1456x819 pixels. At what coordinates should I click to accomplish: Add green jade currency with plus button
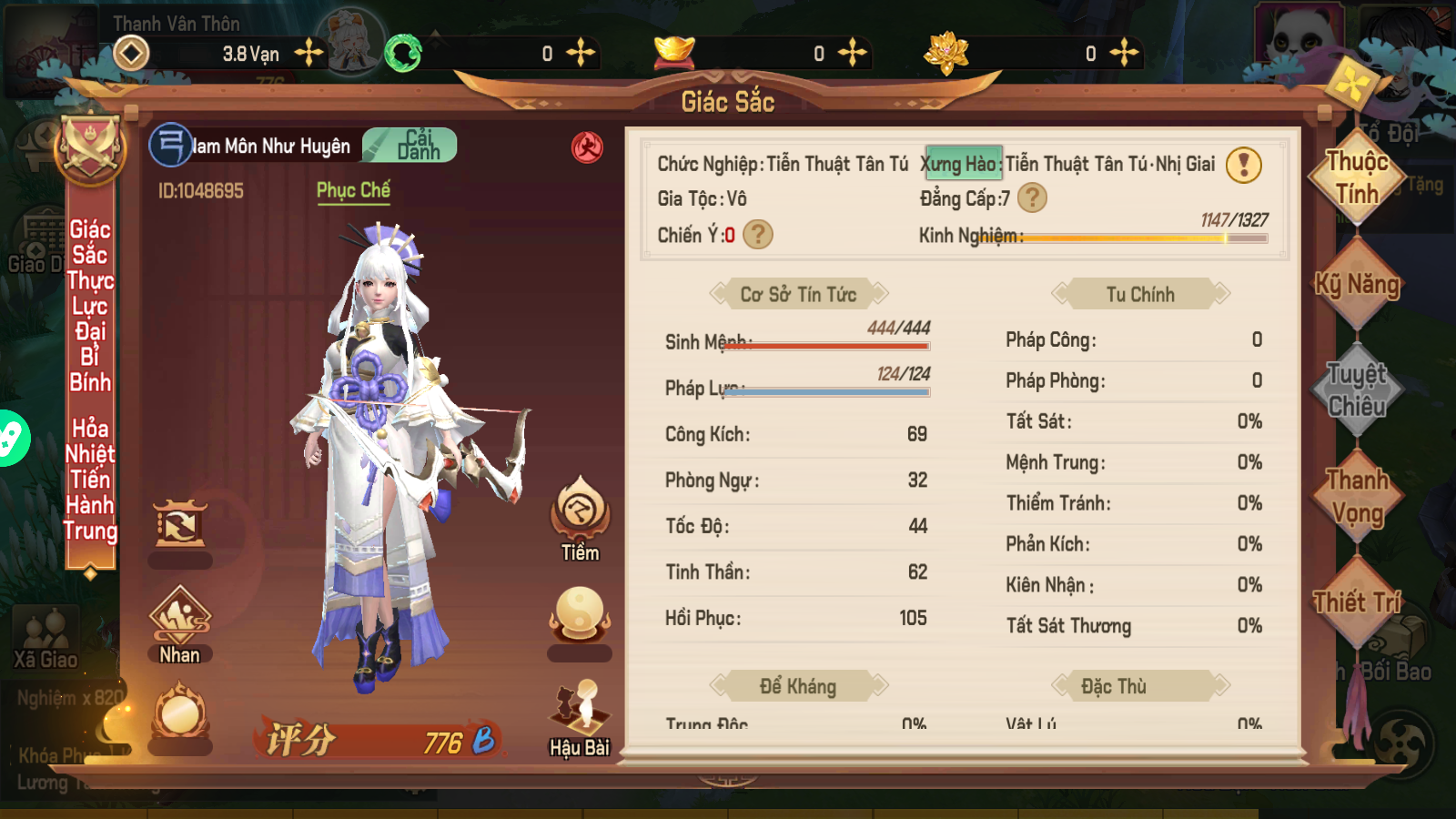click(x=580, y=53)
